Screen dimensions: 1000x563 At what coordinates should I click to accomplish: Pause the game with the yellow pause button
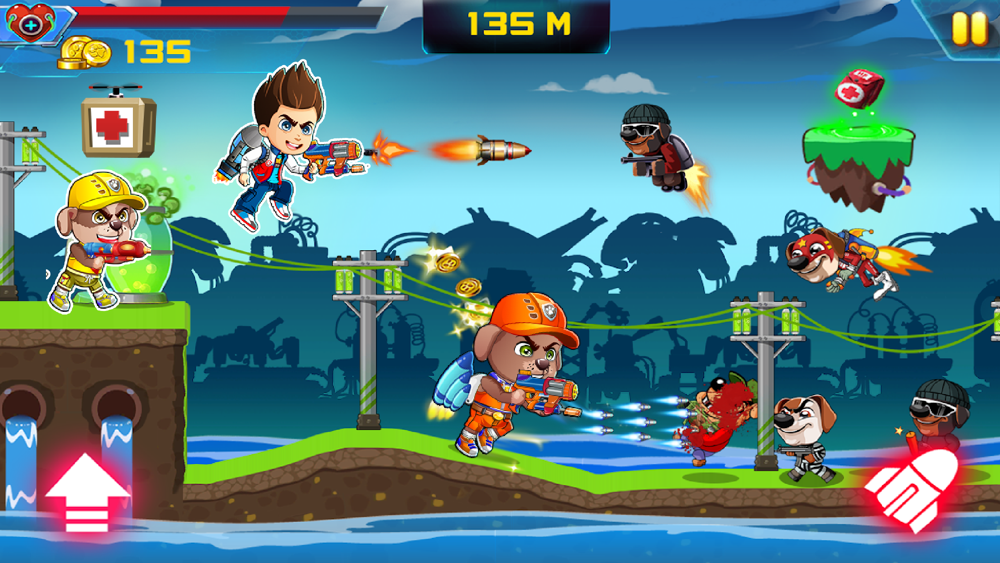968,28
